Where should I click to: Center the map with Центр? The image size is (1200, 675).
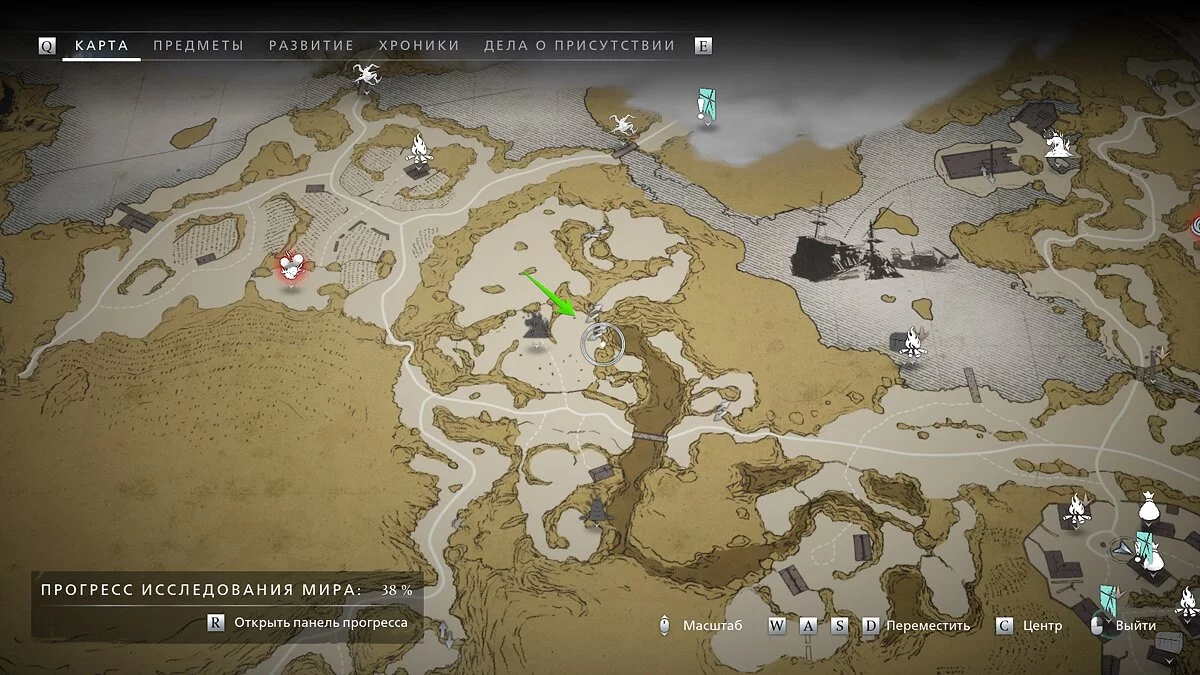pyautogui.click(x=1042, y=626)
